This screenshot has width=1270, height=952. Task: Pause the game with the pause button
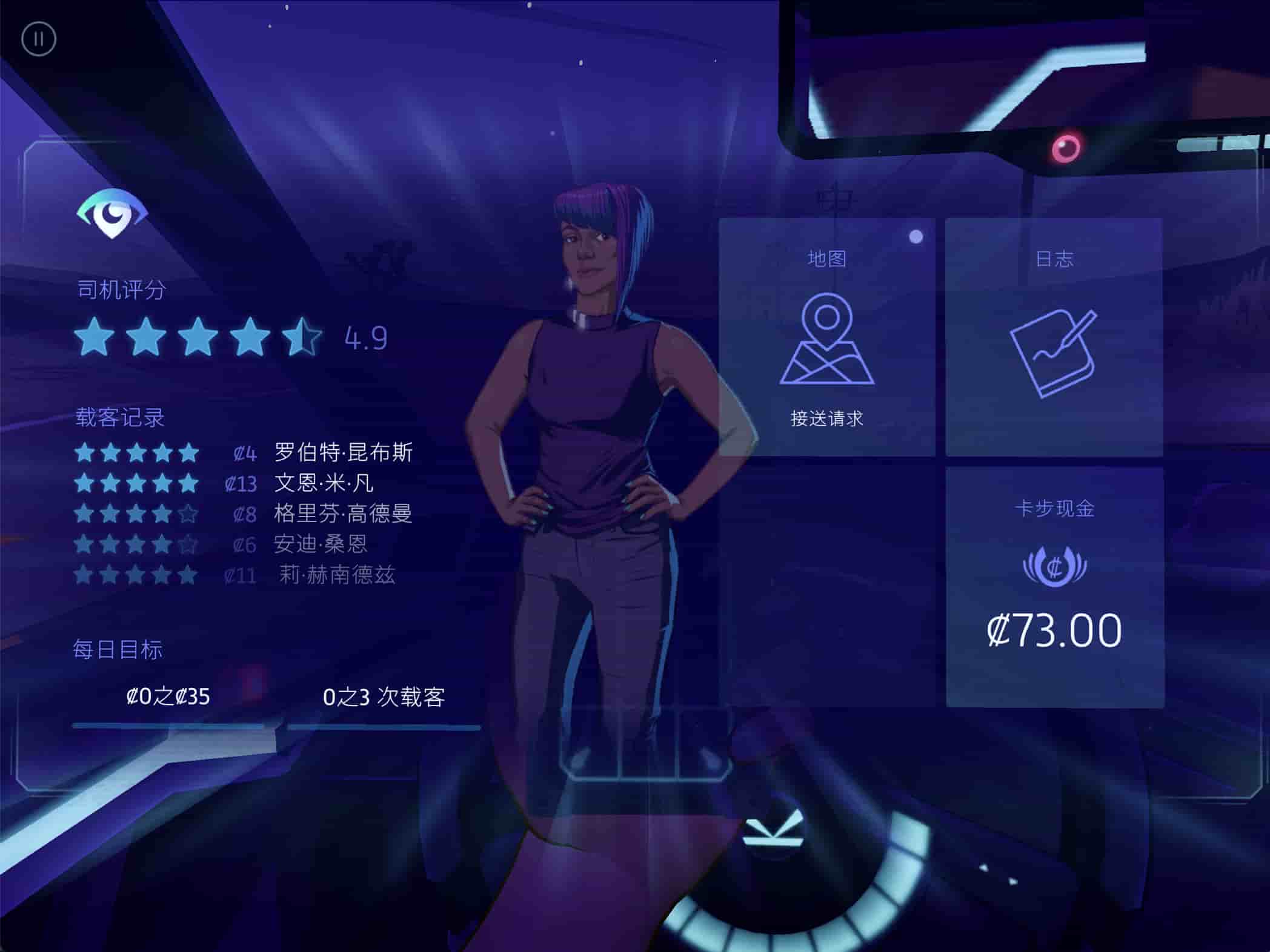coord(39,39)
